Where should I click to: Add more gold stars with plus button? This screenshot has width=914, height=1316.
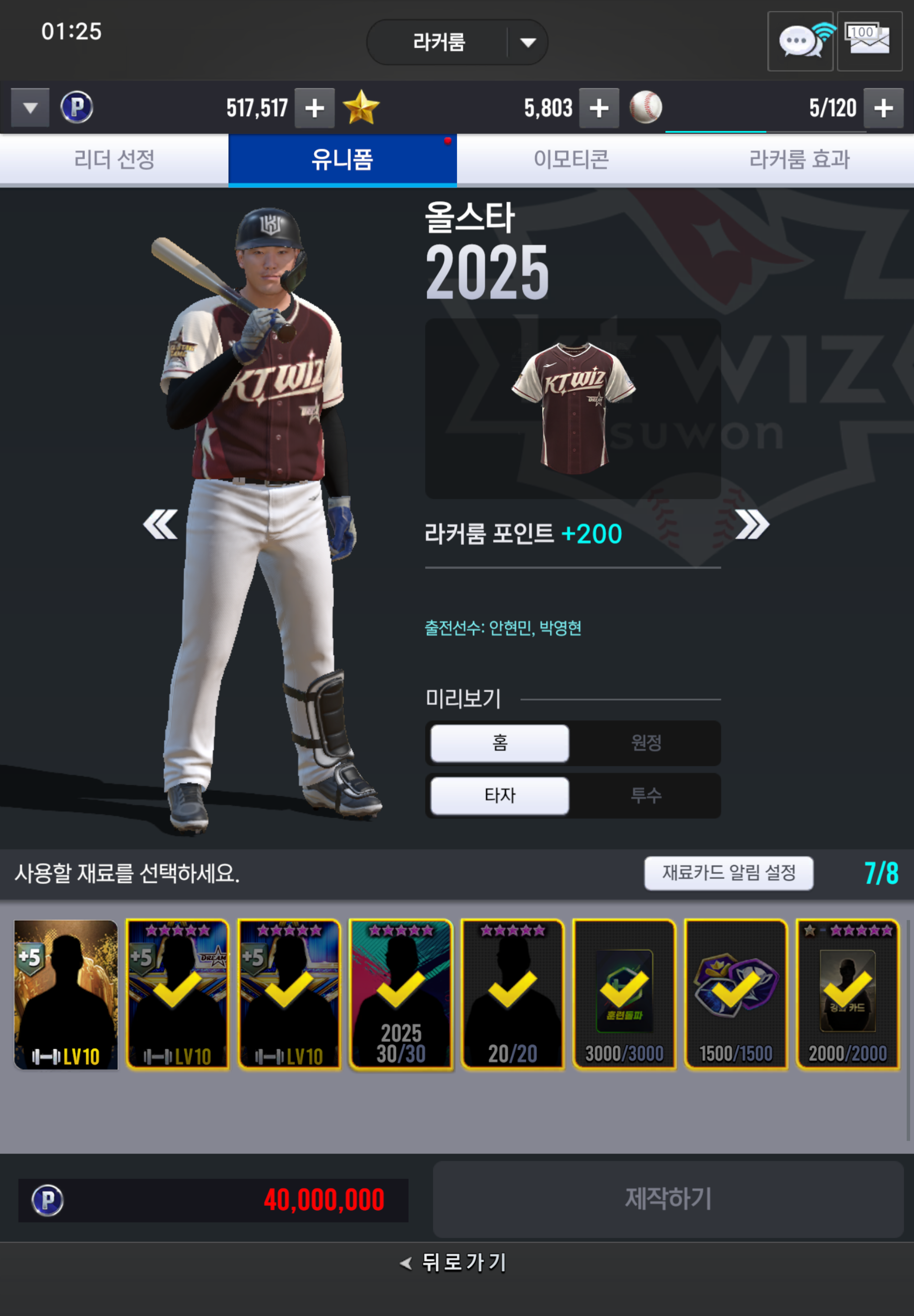[598, 108]
